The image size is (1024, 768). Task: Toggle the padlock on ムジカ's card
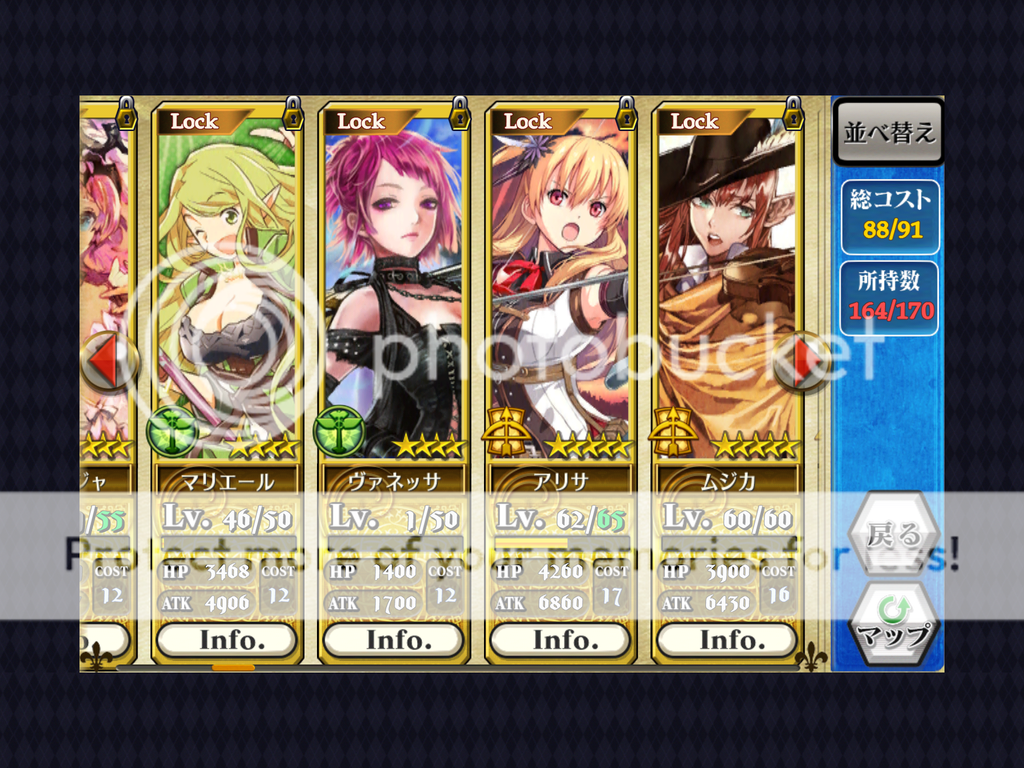(793, 113)
